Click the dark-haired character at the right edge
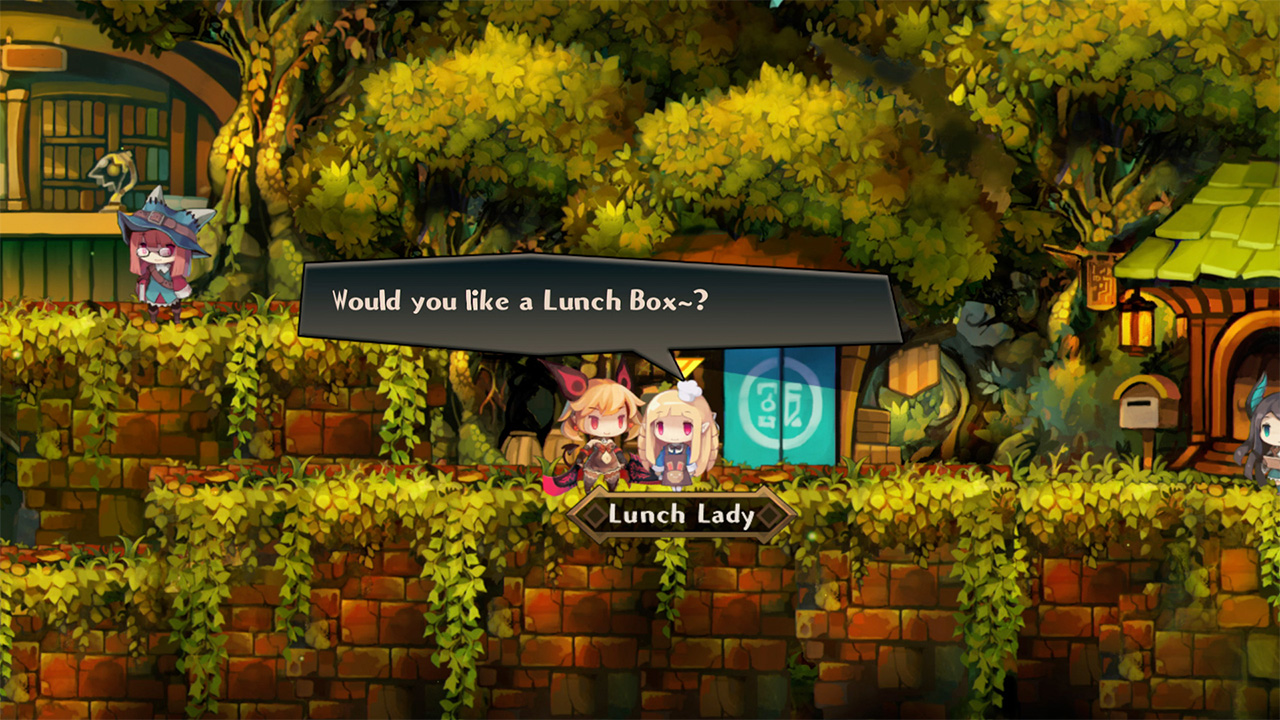Viewport: 1280px width, 720px height. coord(1268,440)
